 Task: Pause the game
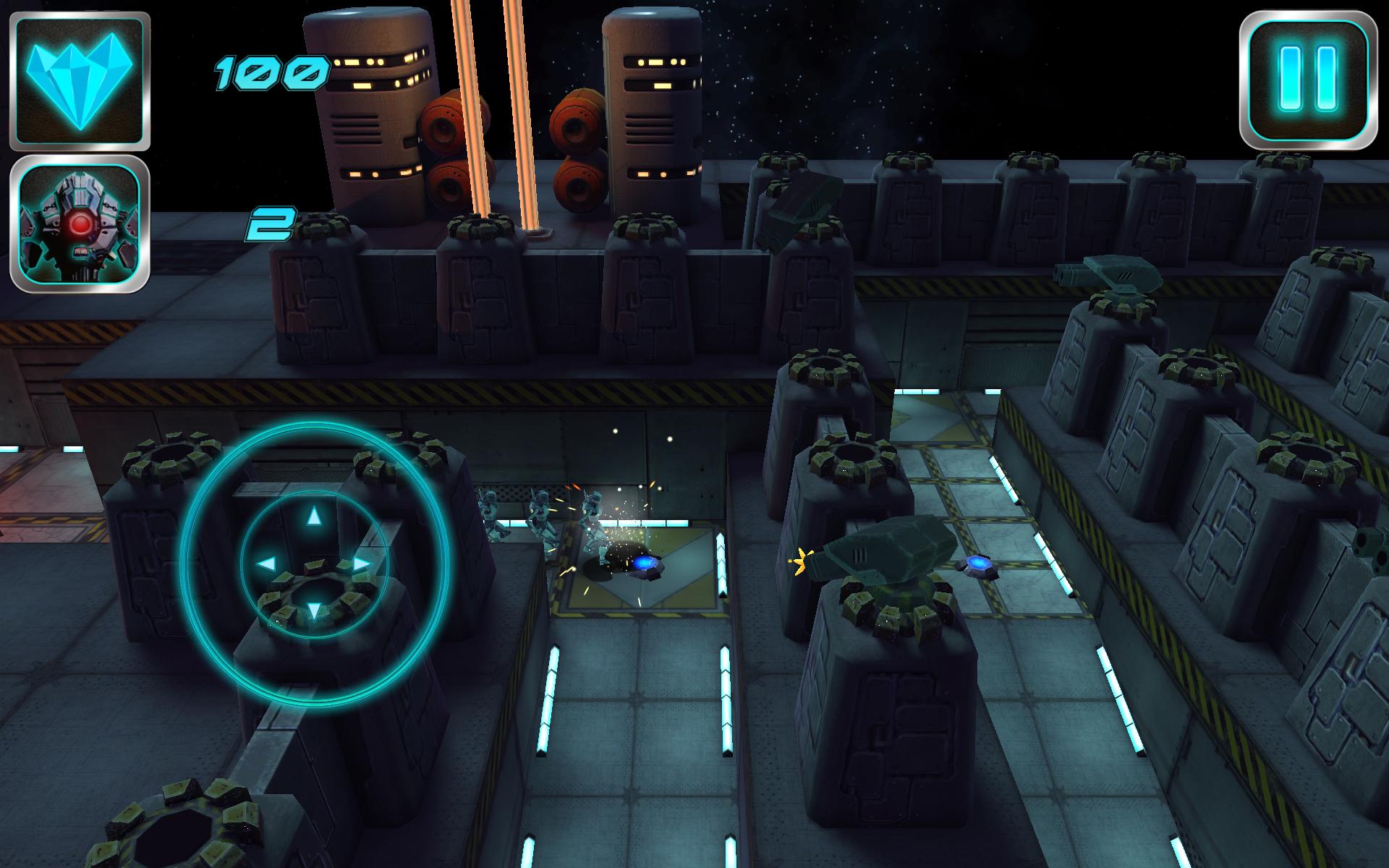(x=1307, y=79)
